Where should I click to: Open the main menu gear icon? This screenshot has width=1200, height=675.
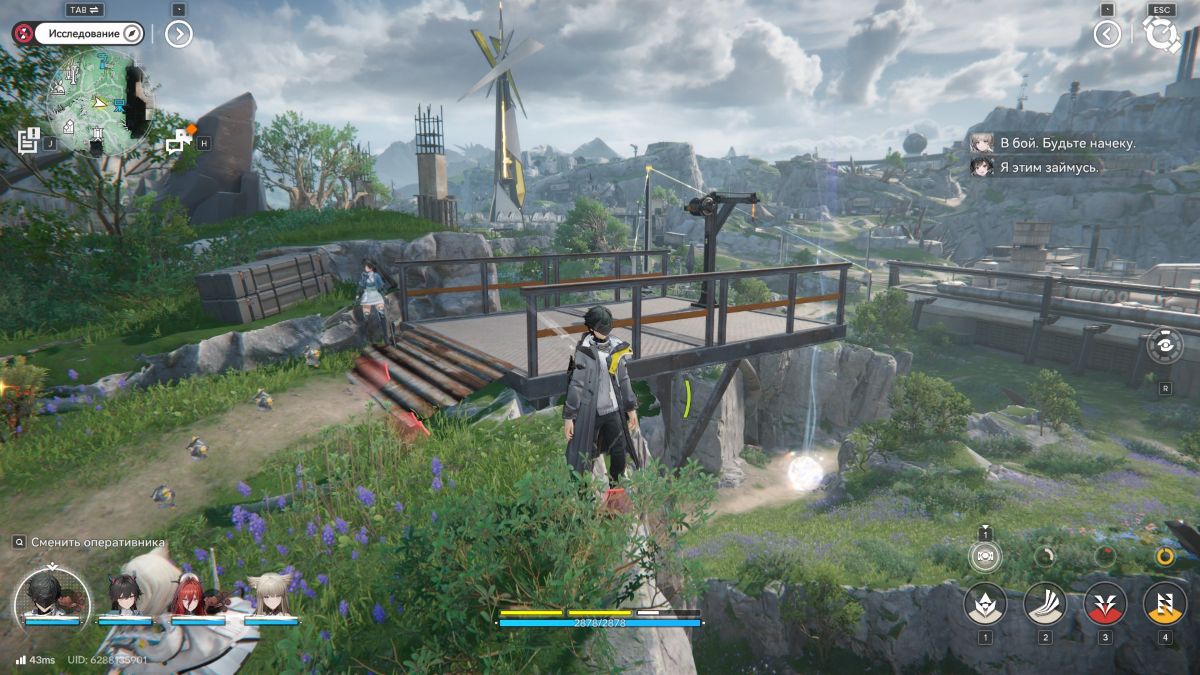point(1161,34)
